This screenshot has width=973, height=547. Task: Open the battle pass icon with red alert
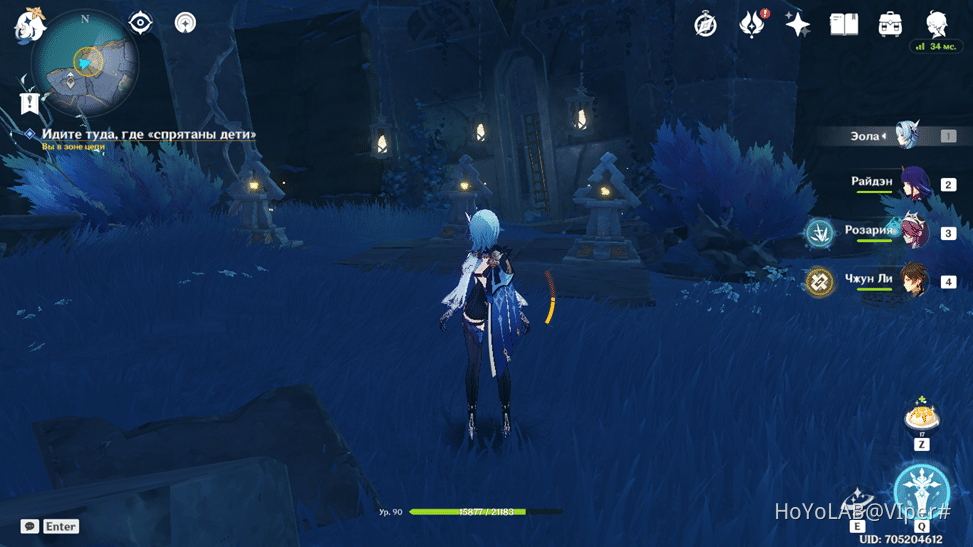[751, 25]
